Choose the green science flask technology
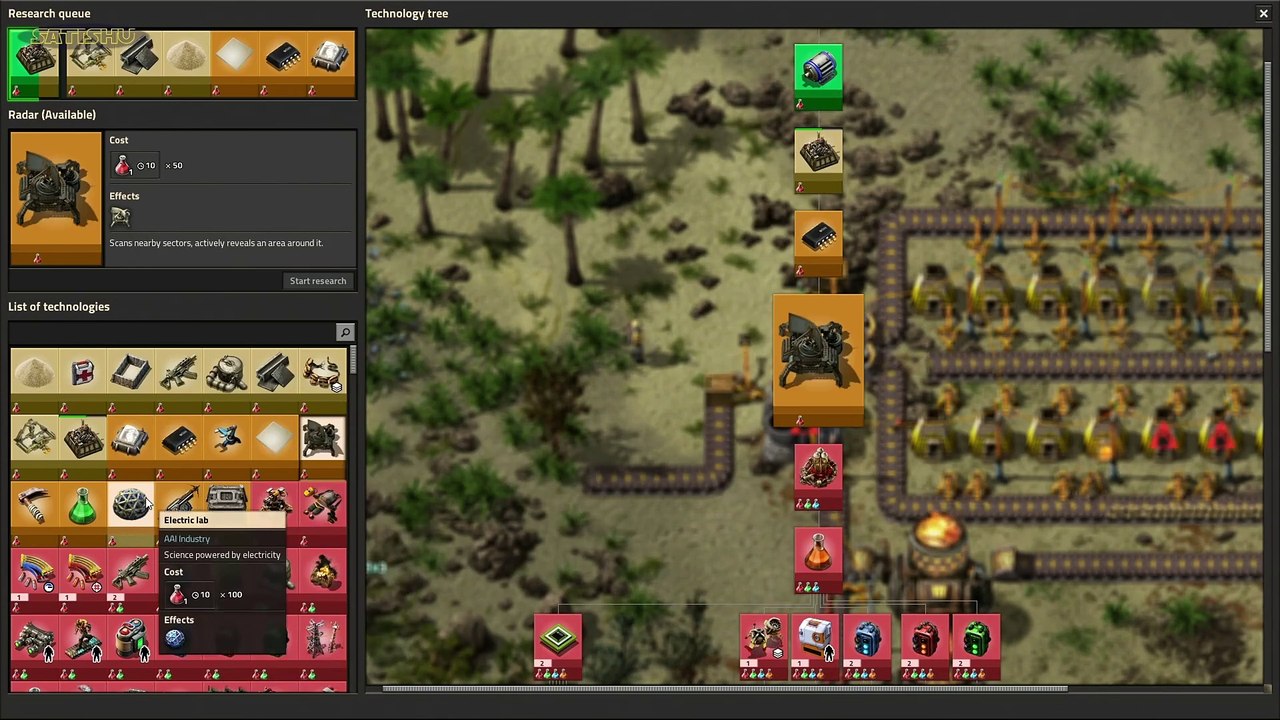1280x720 pixels. [x=83, y=506]
